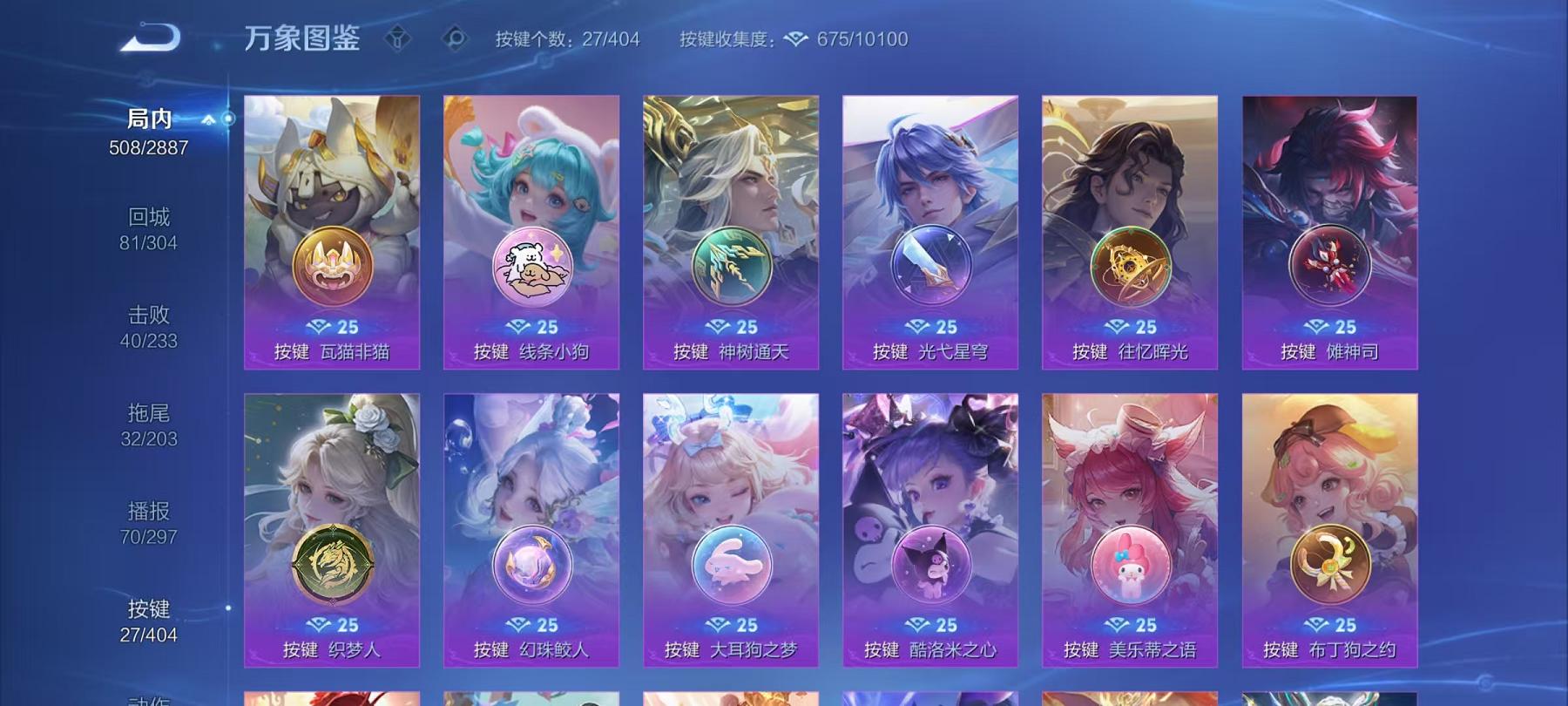
Task: Select the 线条小狗 puppy badge icon
Action: click(532, 266)
